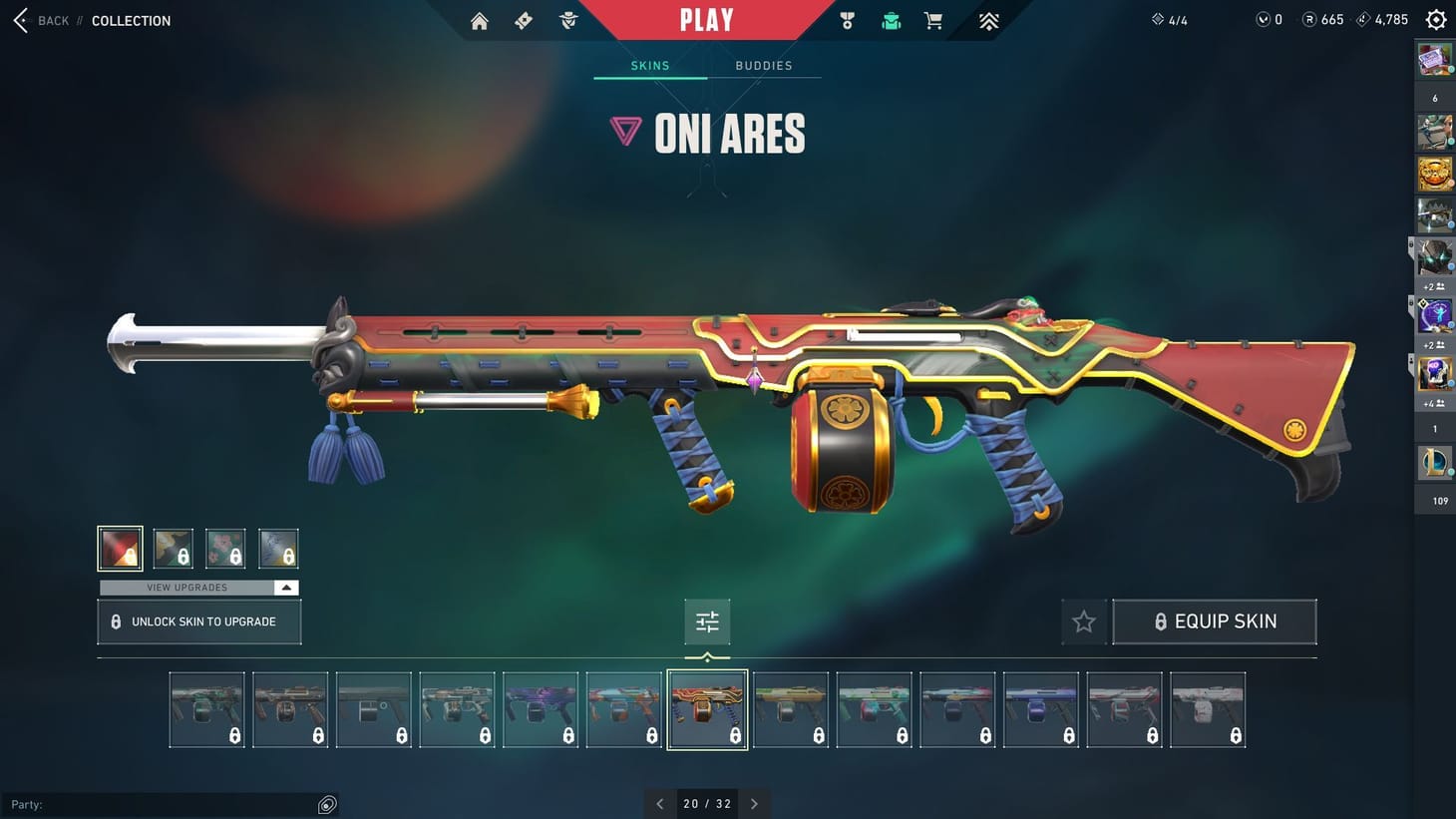
Task: Click the Play menu button
Action: click(708, 19)
